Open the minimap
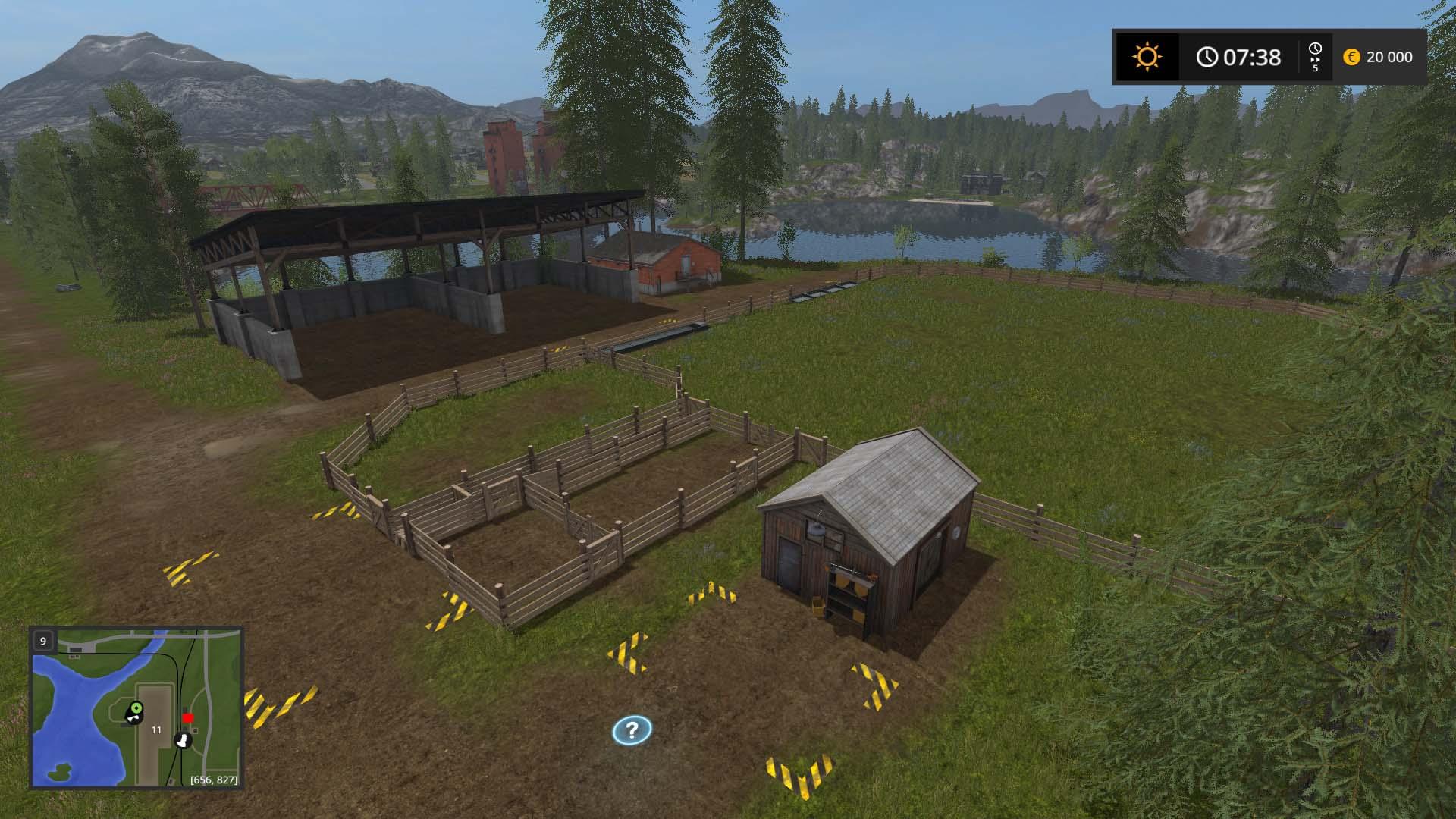The width and height of the screenshot is (1456, 819). (136, 707)
